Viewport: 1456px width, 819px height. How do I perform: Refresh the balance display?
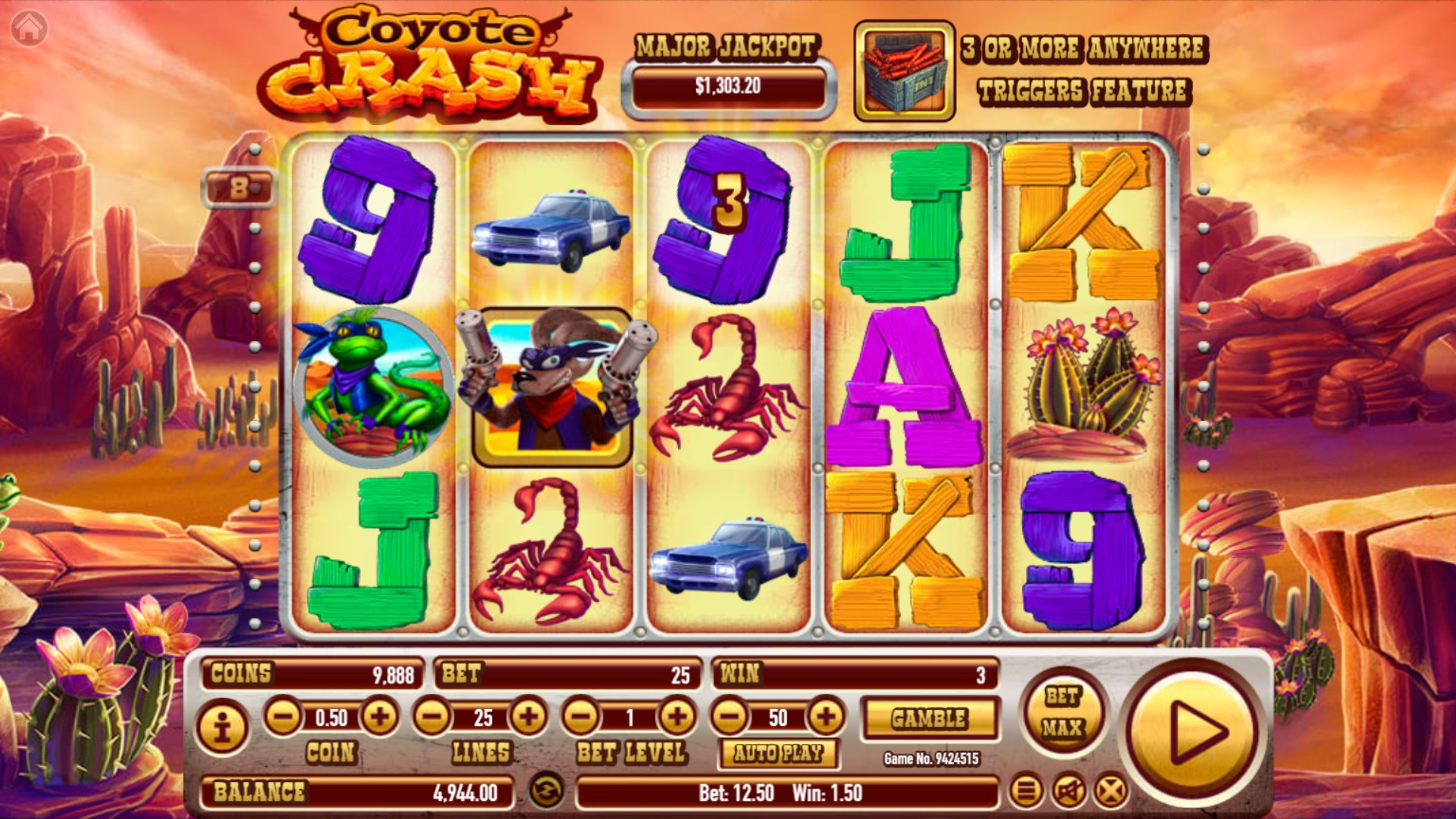tap(546, 790)
